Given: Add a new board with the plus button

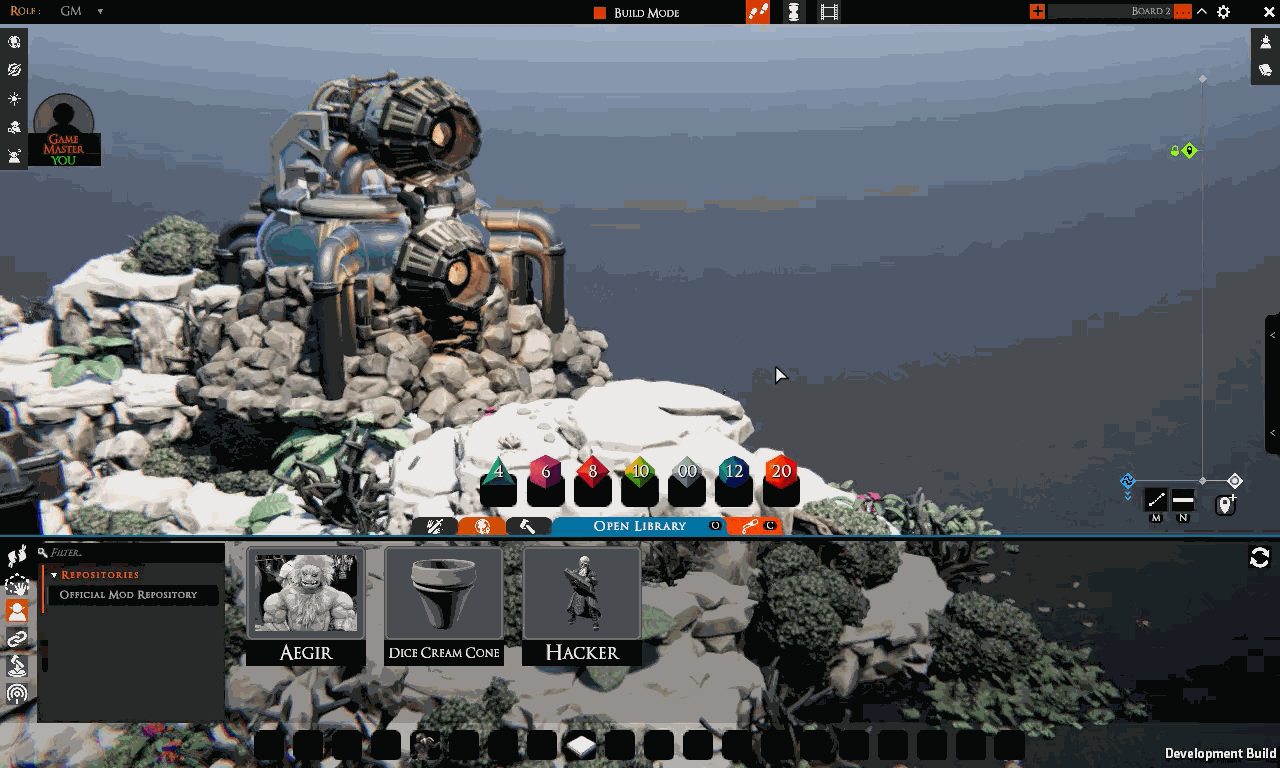Looking at the screenshot, I should 1037,12.
